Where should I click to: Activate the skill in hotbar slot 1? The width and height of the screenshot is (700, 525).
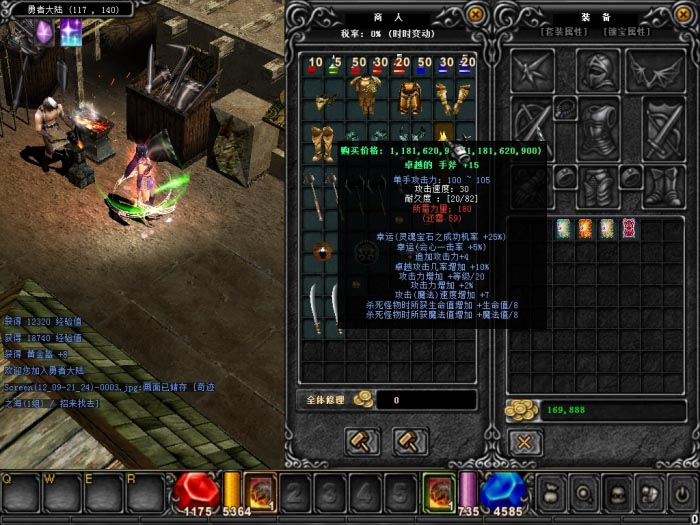pyautogui.click(x=259, y=491)
